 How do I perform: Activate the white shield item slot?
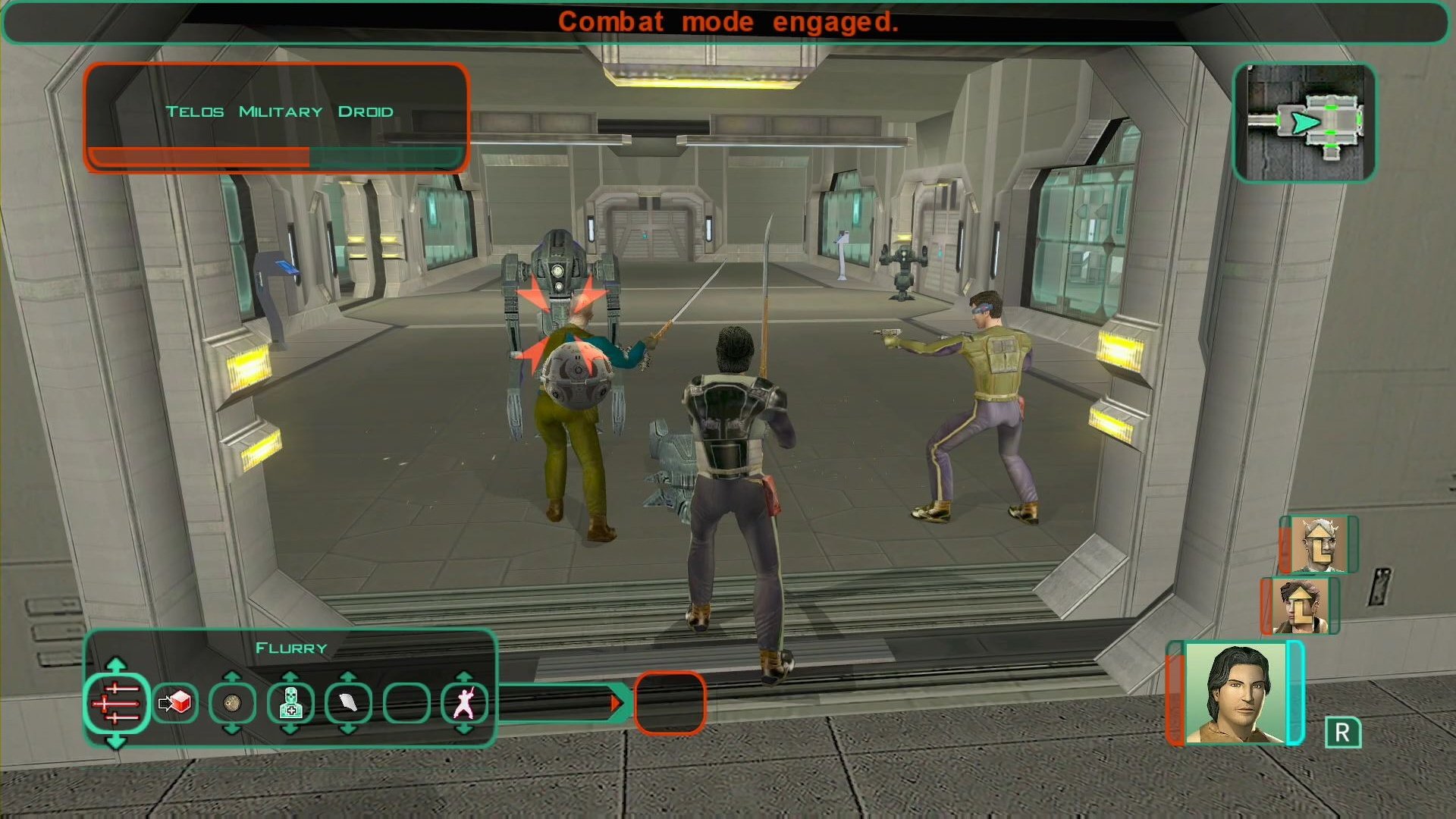(348, 704)
